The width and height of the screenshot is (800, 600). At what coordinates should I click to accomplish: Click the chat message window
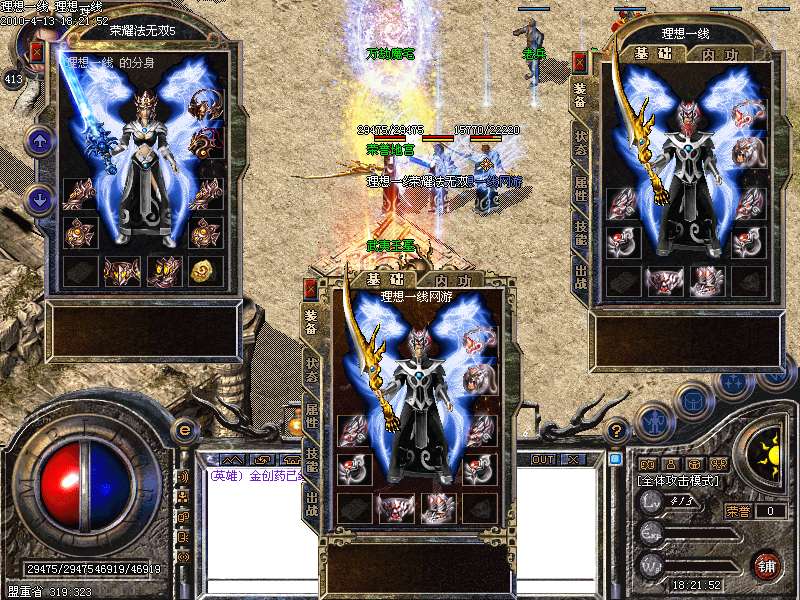(x=260, y=525)
